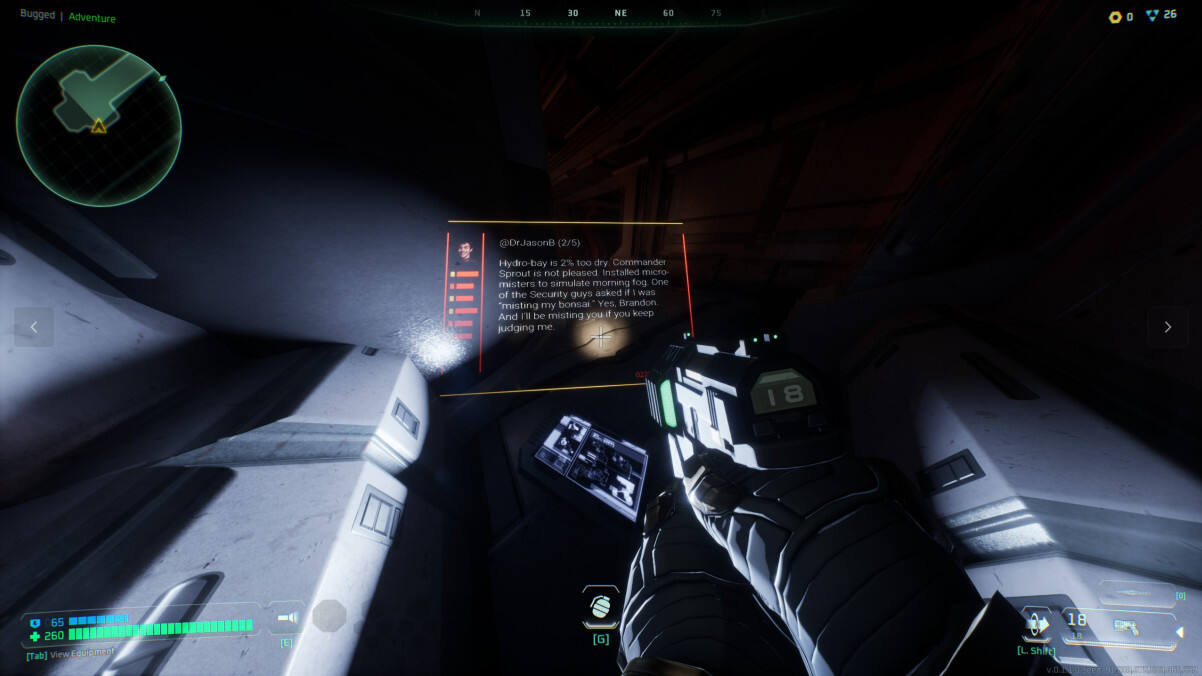This screenshot has width=1202, height=676.
Task: Go to the next image with the right arrow
Action: [x=1167, y=327]
